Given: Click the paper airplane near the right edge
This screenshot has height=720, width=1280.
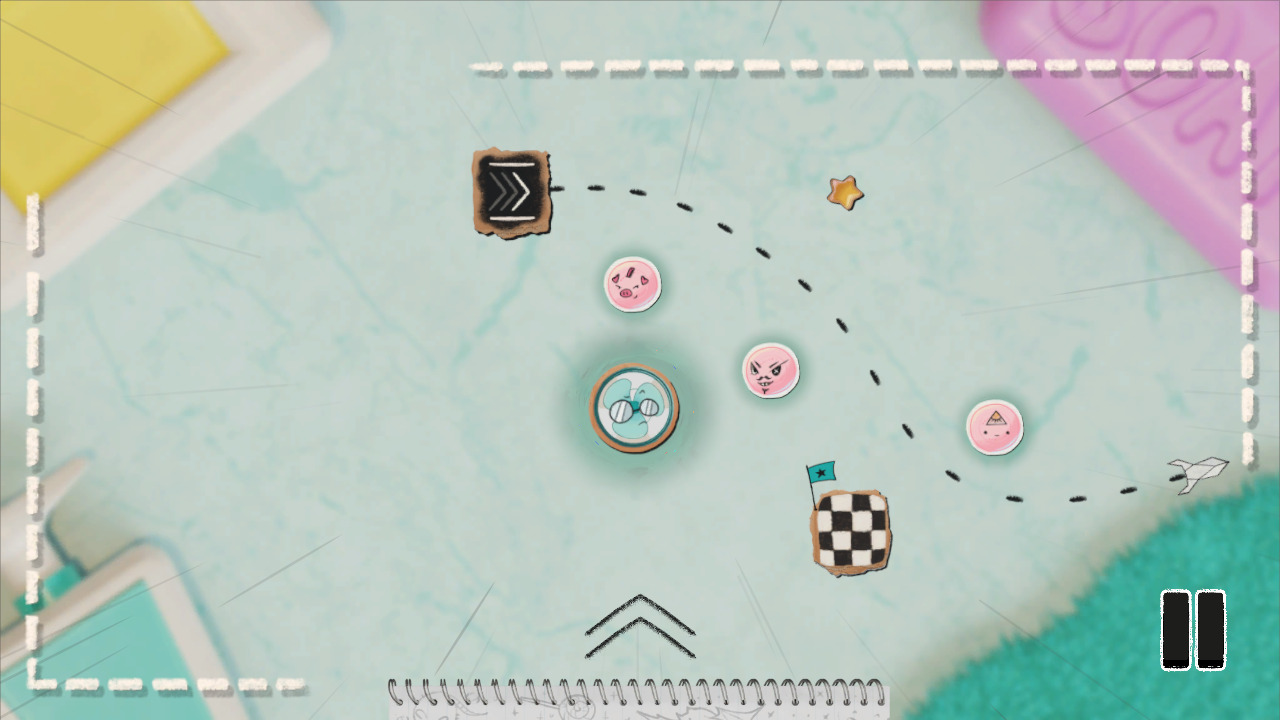Looking at the screenshot, I should (x=1196, y=474).
